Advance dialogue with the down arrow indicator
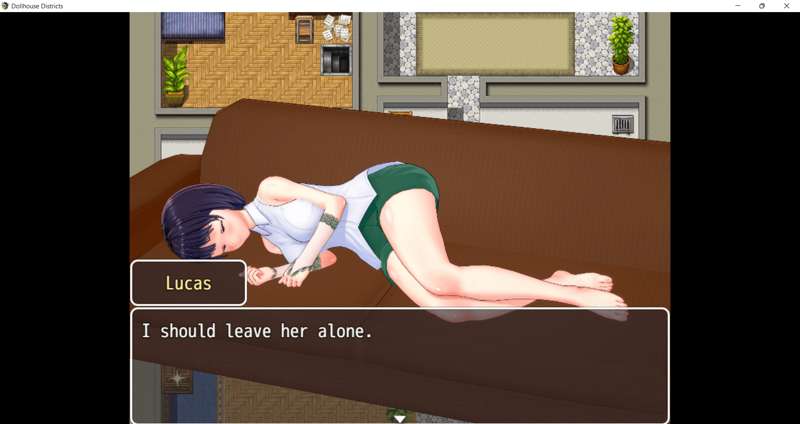800x424 pixels. pyautogui.click(x=399, y=418)
